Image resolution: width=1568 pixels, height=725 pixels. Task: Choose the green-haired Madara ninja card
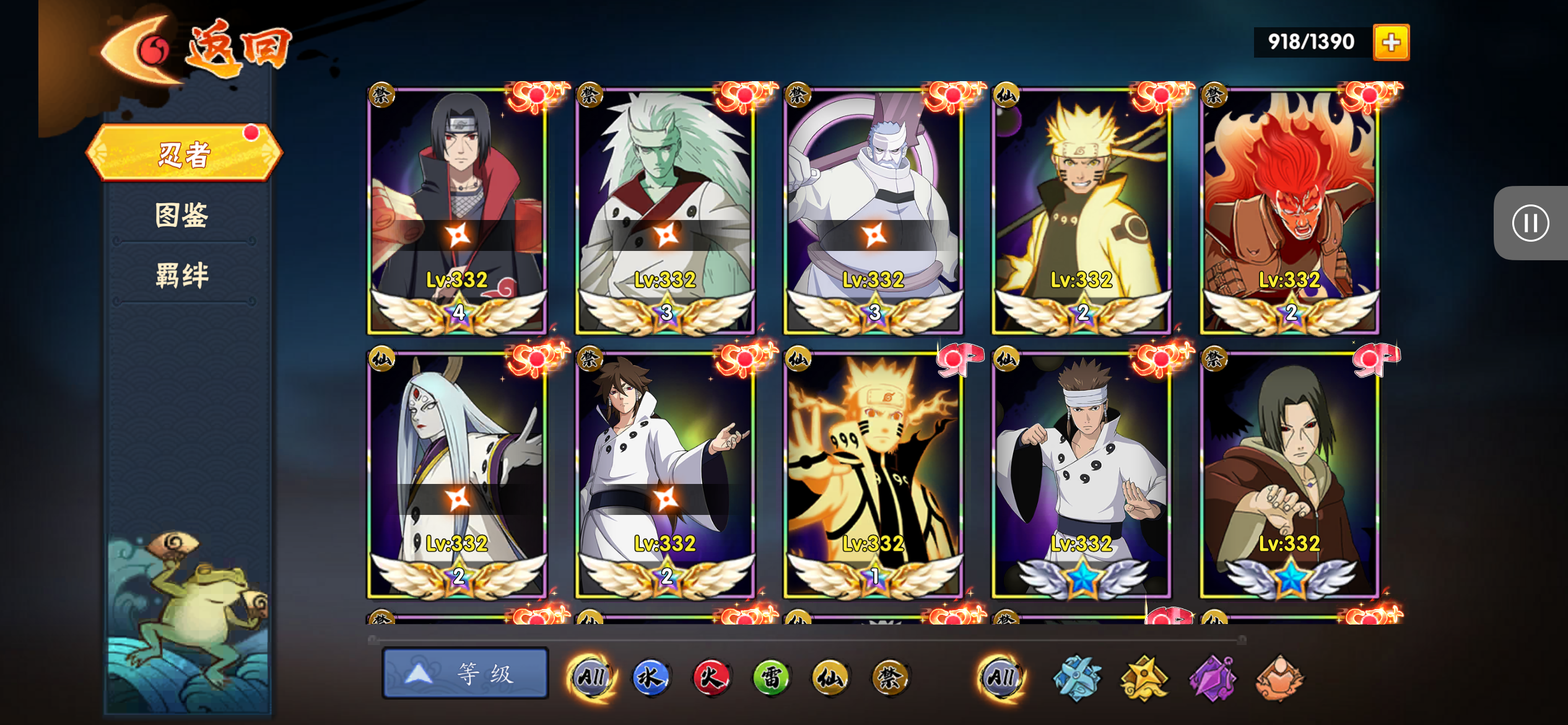tap(665, 211)
